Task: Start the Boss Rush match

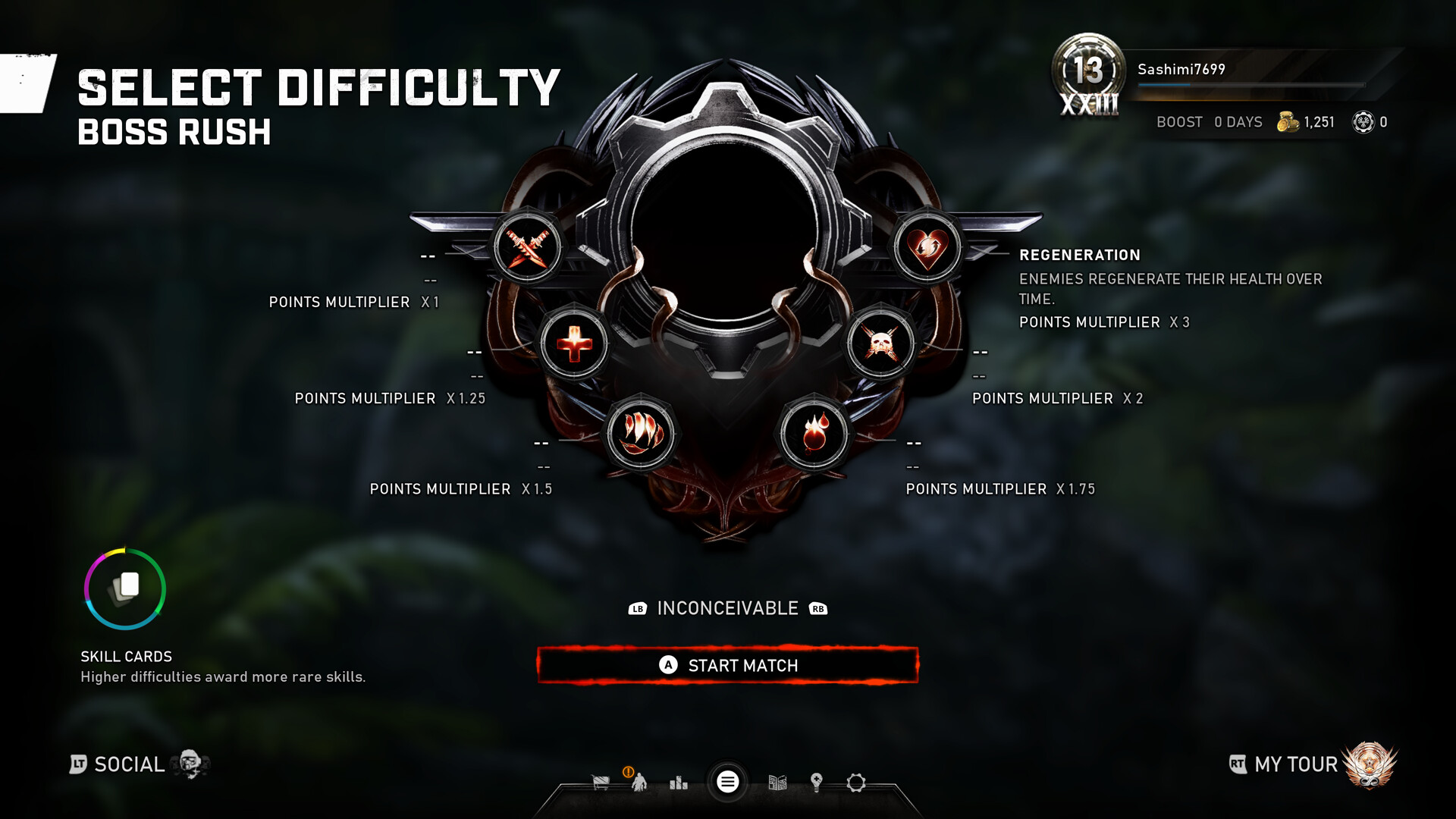Action: coord(727,665)
